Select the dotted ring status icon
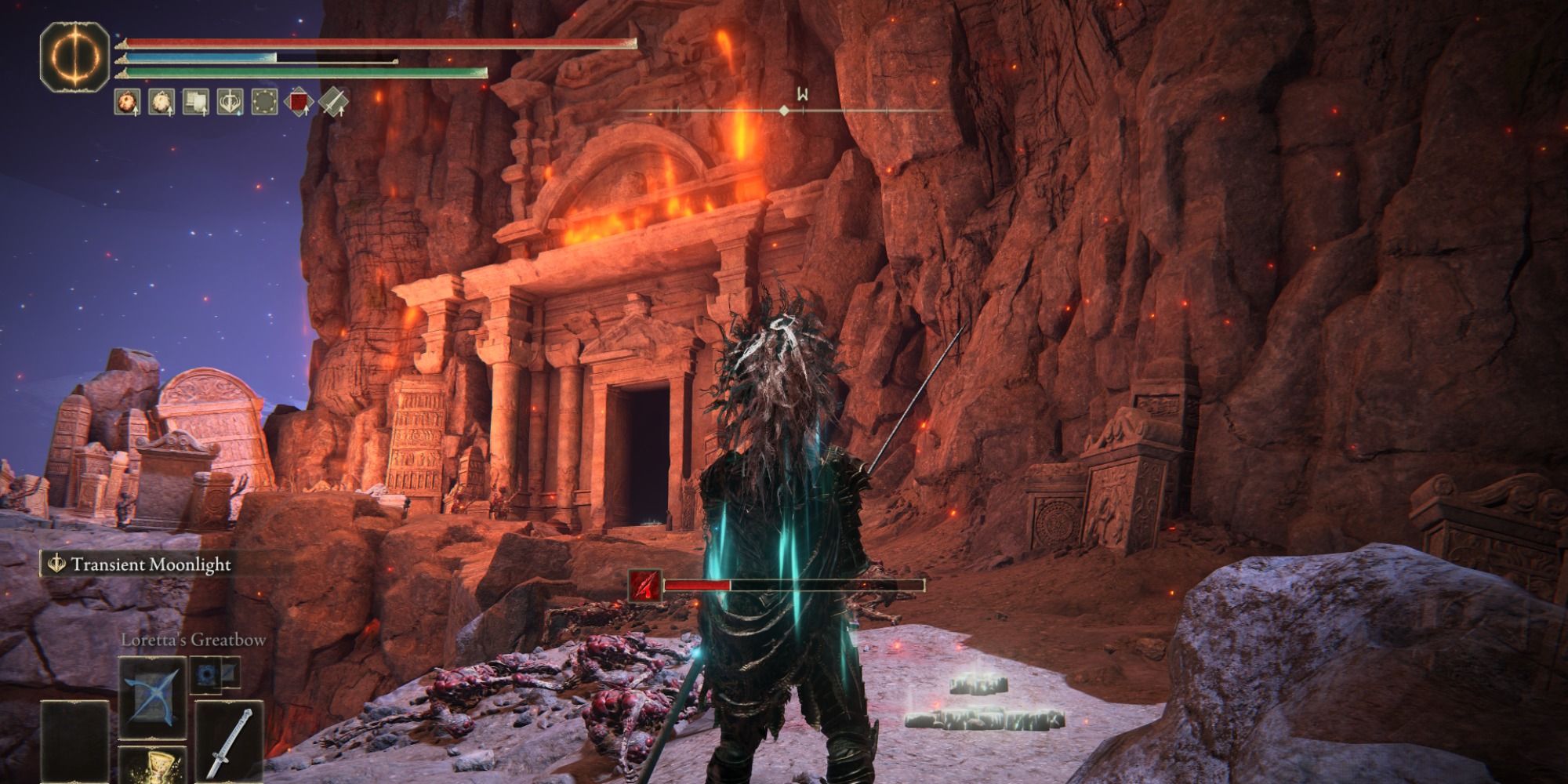 pyautogui.click(x=263, y=102)
